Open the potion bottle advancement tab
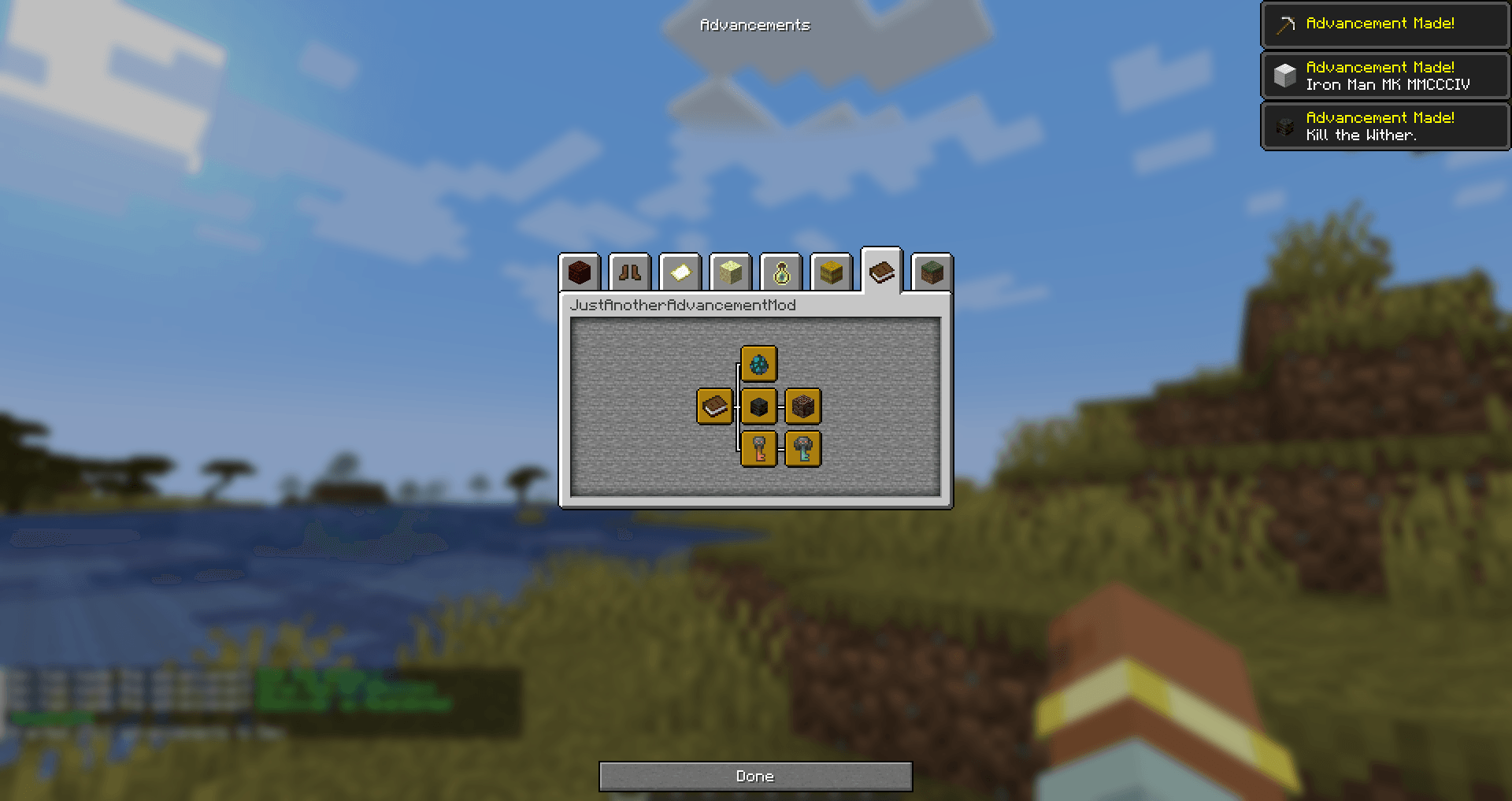The width and height of the screenshot is (1512, 801). point(781,272)
